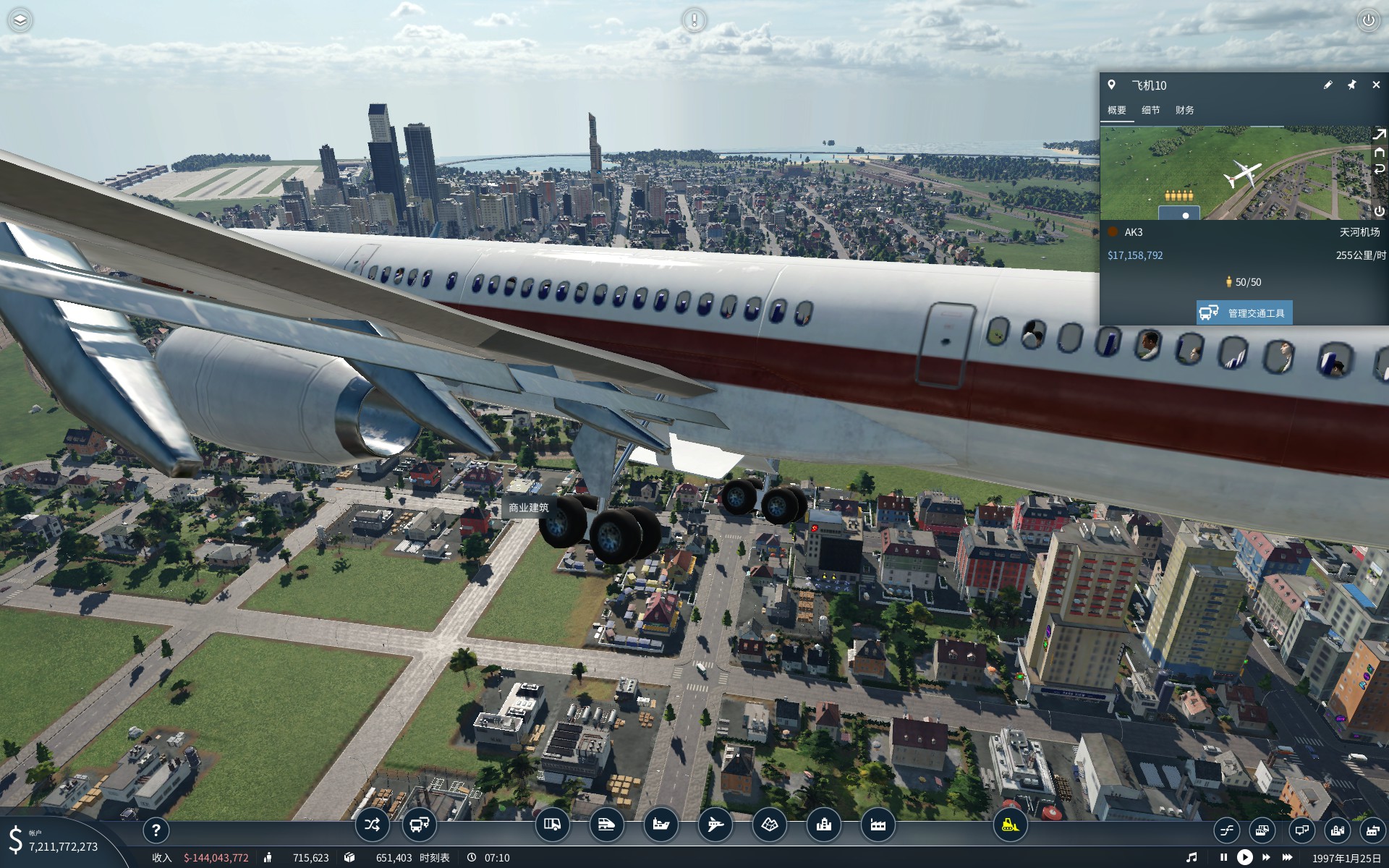This screenshot has width=1389, height=868.
Task: Open the help question mark button
Action: coord(156,831)
